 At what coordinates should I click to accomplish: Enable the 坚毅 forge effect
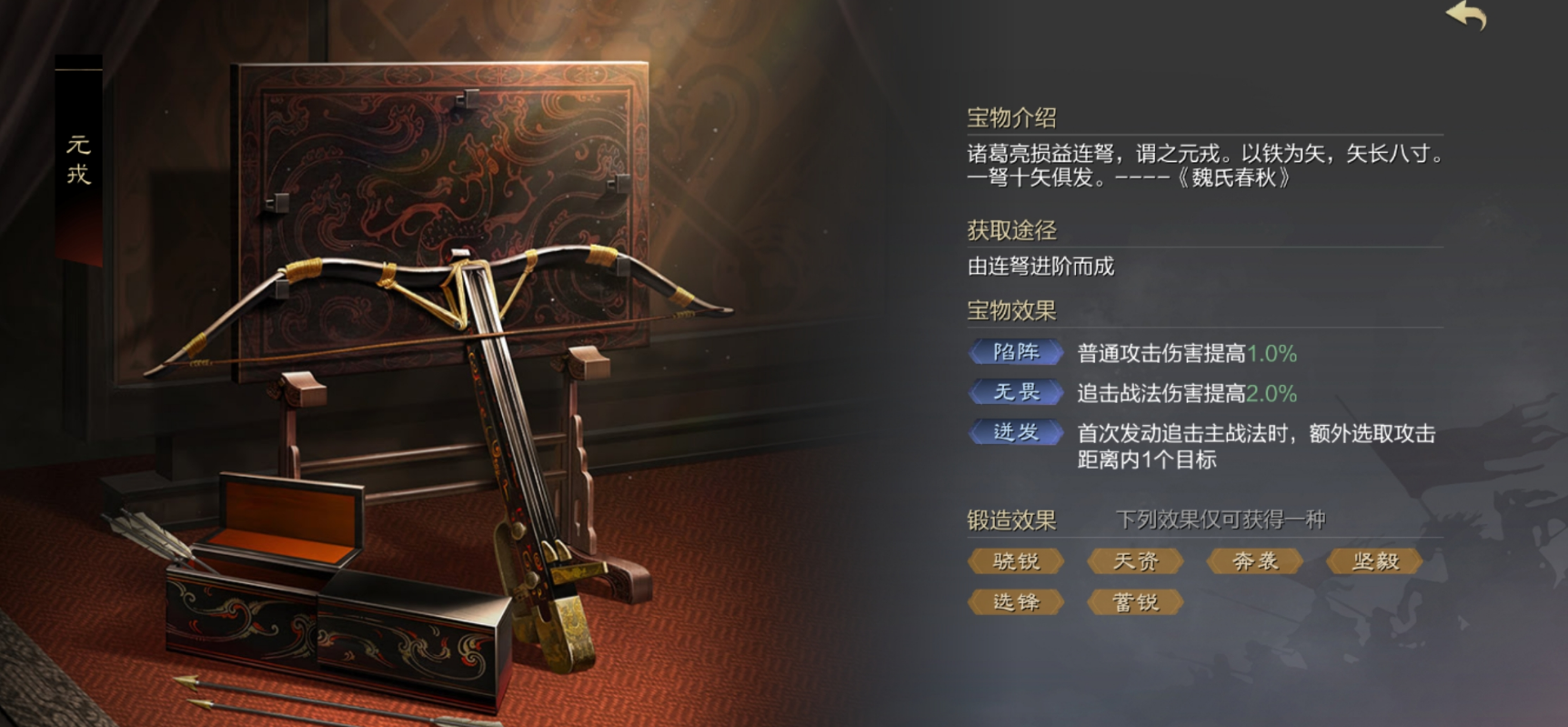point(1374,560)
